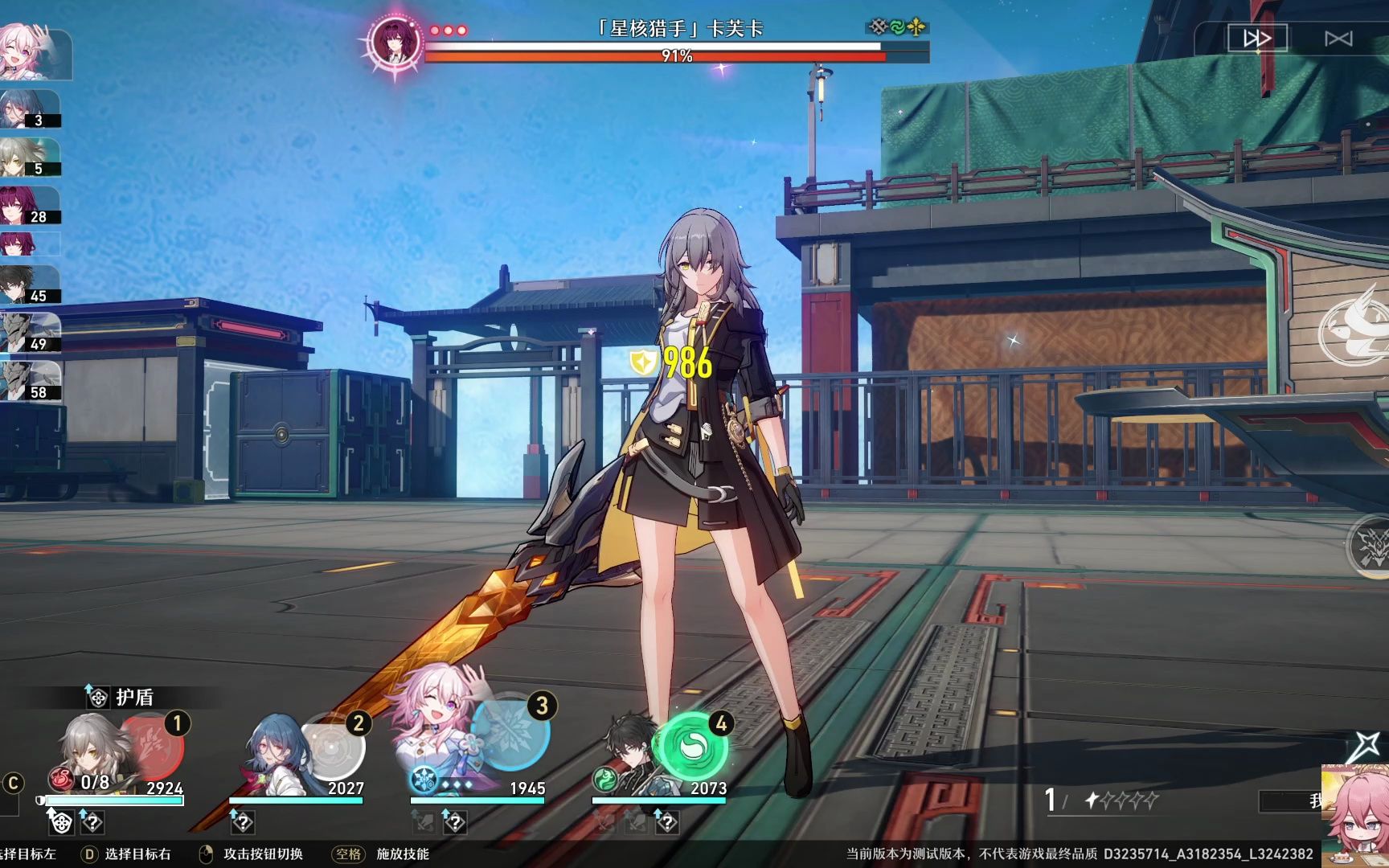The width and height of the screenshot is (1389, 868).
Task: Click Dan Heng's turn-order portrait marked 45
Action: 29,285
